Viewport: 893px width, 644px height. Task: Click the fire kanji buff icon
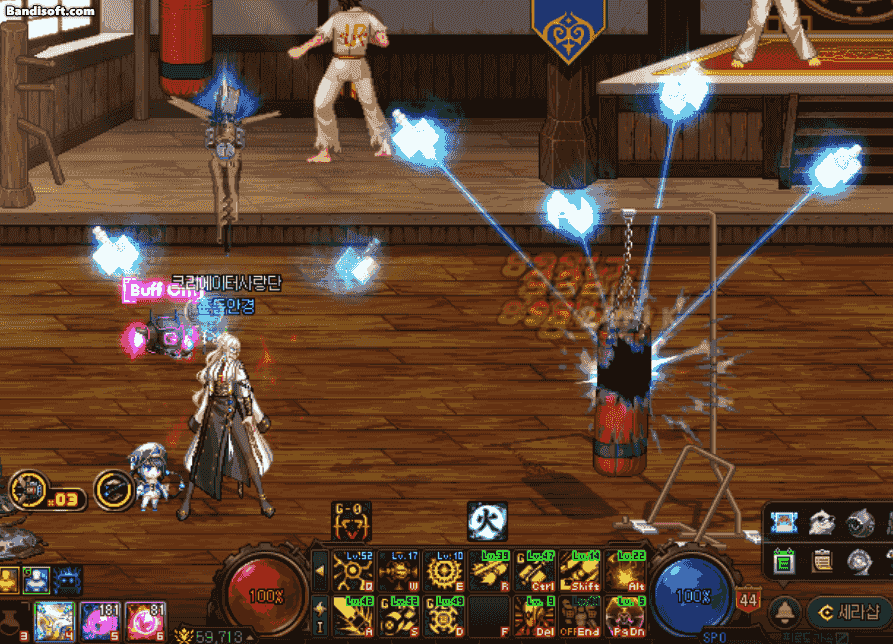click(487, 521)
